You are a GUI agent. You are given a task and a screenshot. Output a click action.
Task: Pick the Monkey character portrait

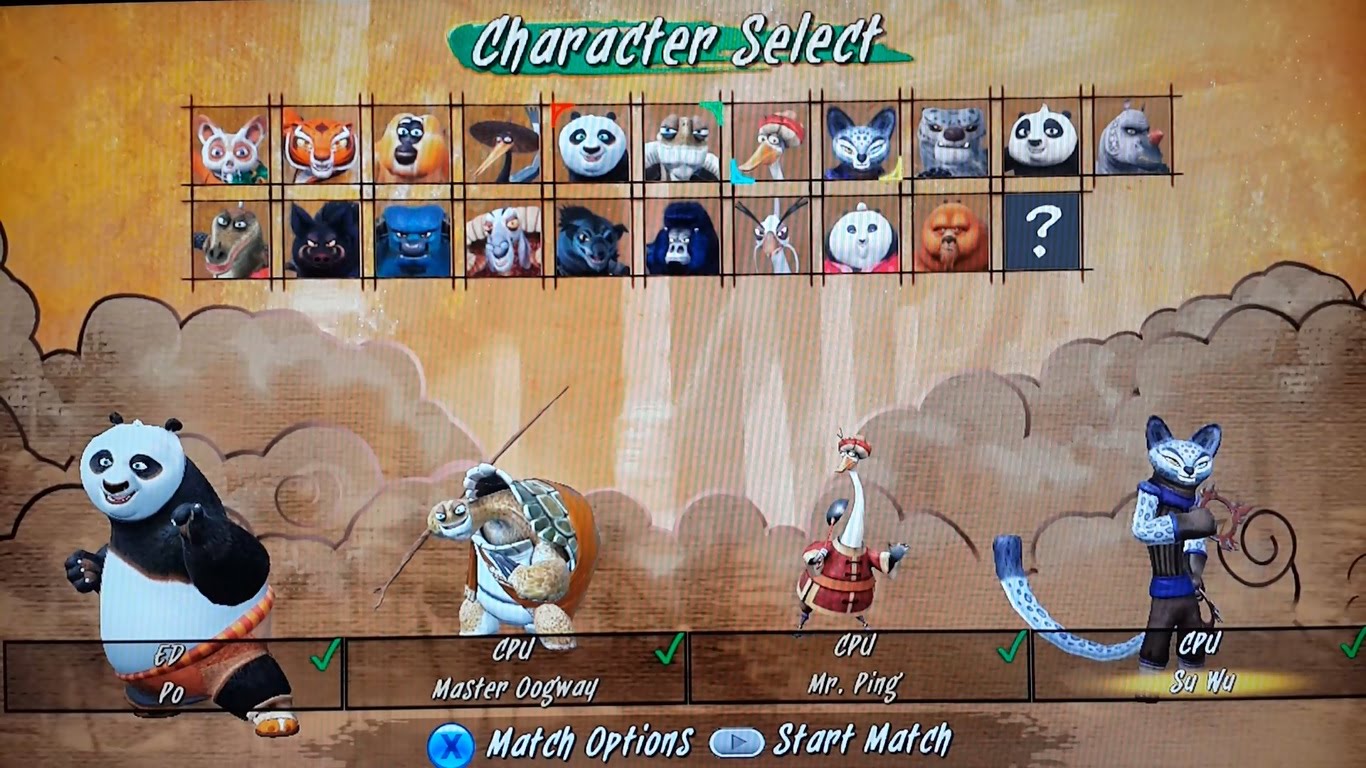click(410, 146)
